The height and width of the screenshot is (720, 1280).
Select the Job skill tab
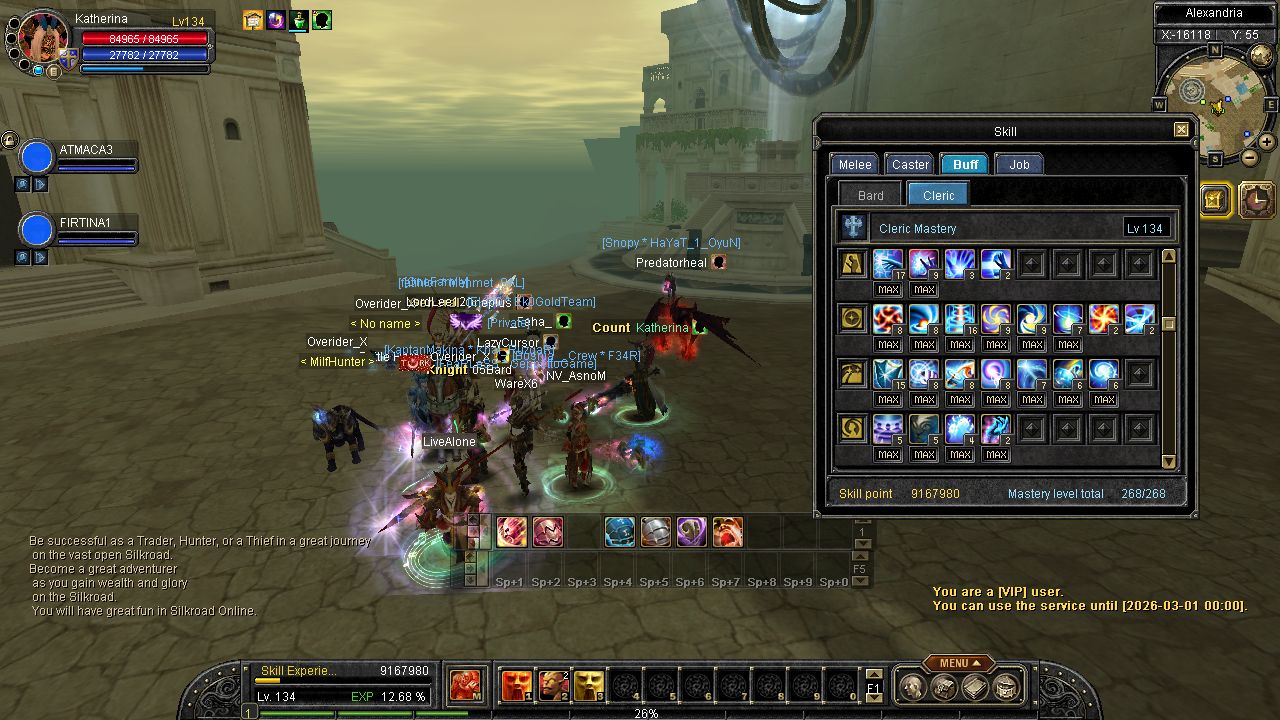[x=1019, y=165]
